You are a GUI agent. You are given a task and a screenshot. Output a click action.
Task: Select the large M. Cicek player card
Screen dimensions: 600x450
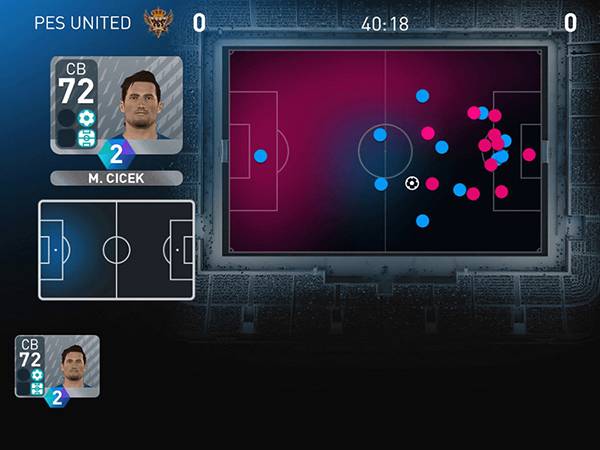(116, 104)
